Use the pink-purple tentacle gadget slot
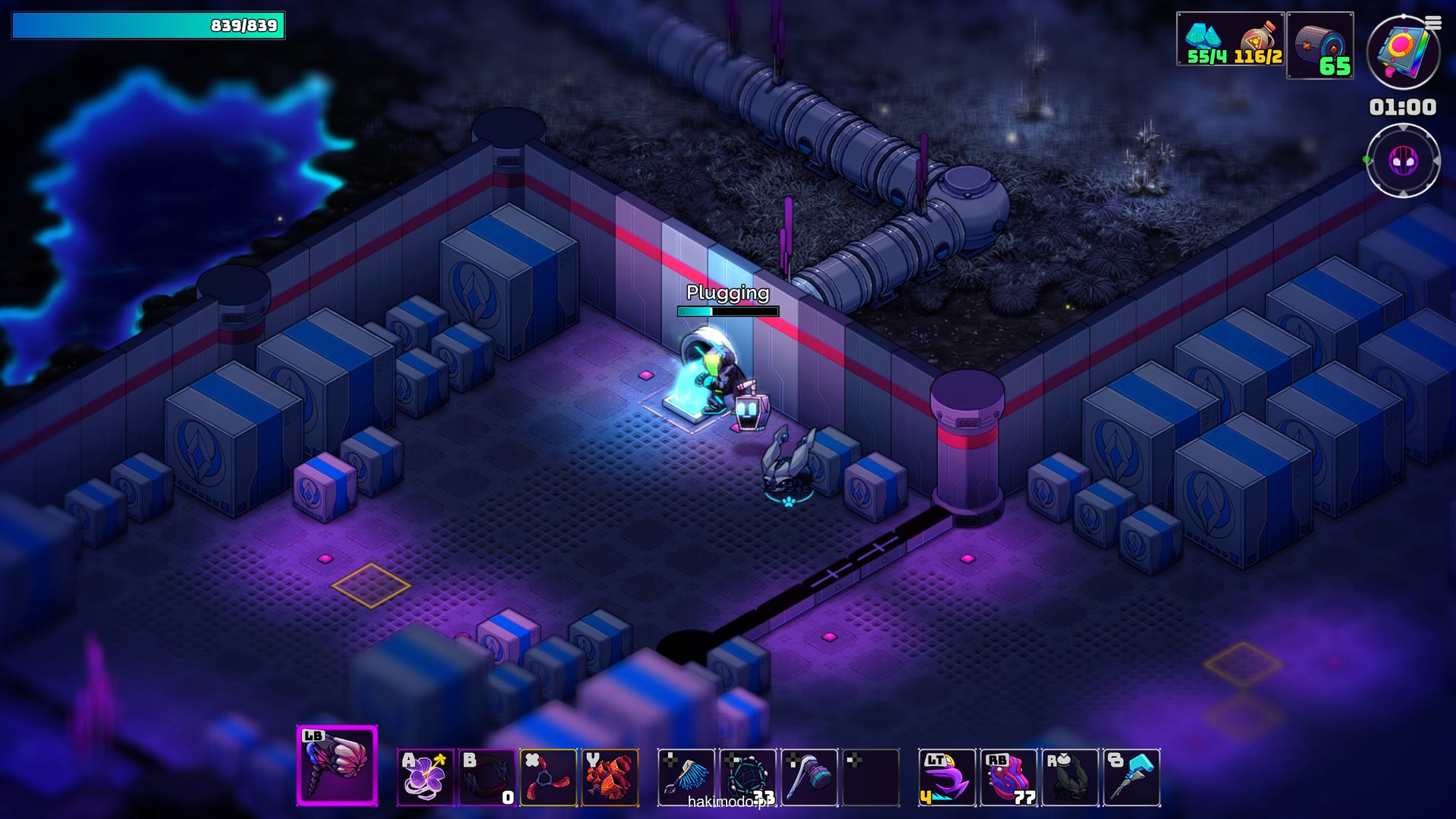The width and height of the screenshot is (1456, 819). click(1009, 777)
